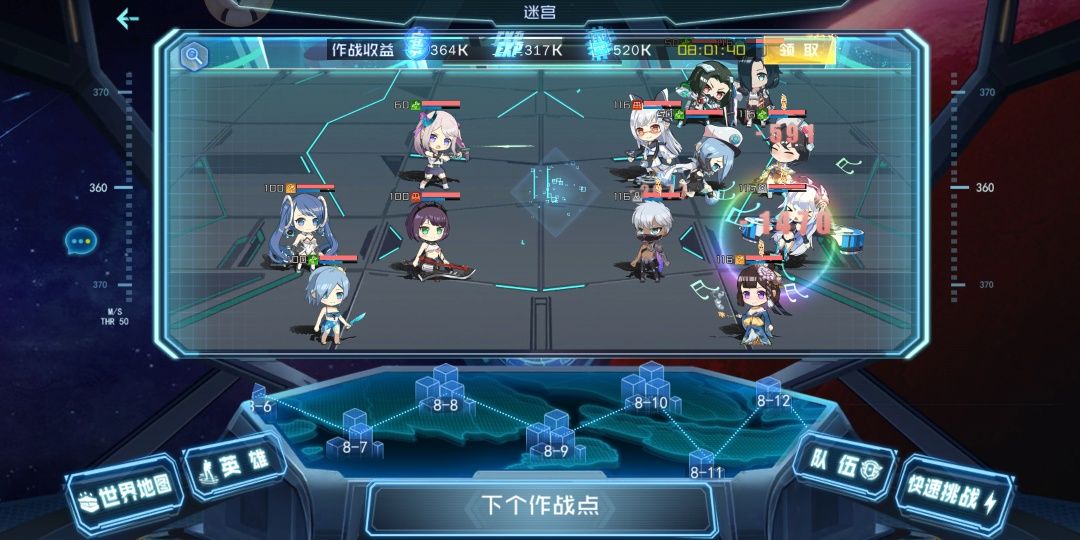Select stage 8-8 on the map
The image size is (1080, 540).
coord(444,391)
